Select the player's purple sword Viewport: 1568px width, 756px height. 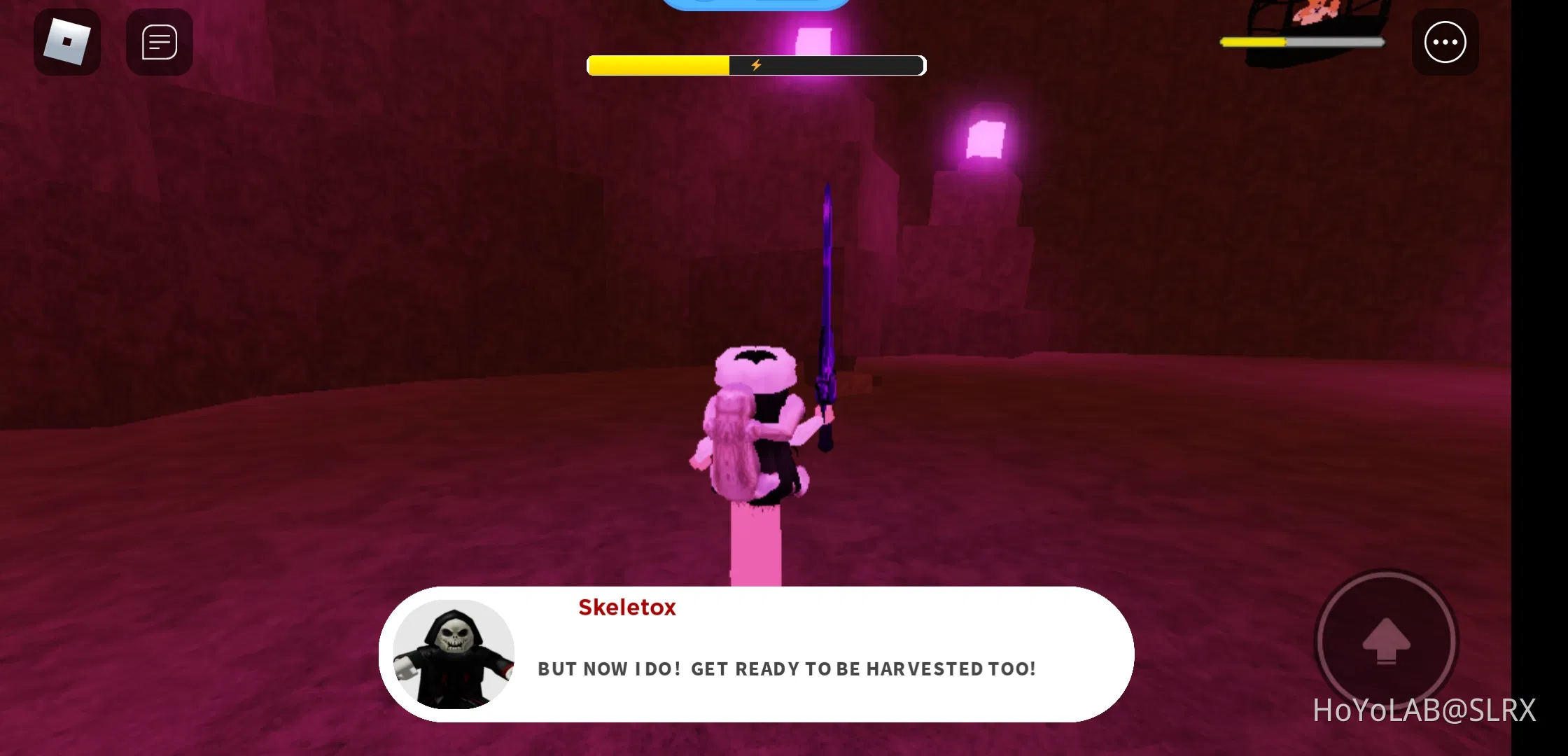pos(826,301)
